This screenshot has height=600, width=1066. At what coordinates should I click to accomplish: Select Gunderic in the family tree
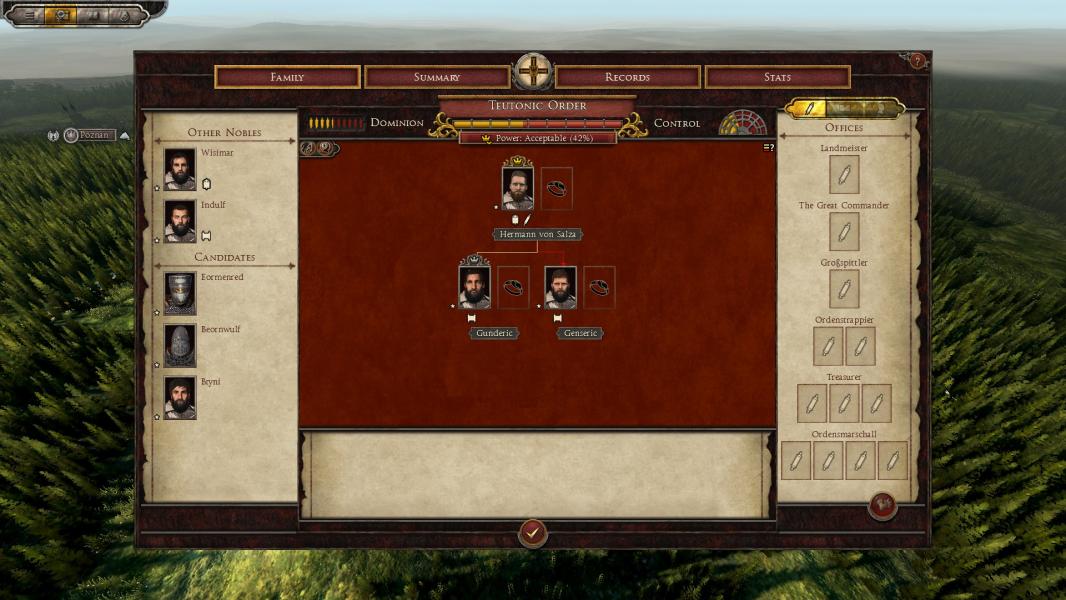tap(474, 288)
